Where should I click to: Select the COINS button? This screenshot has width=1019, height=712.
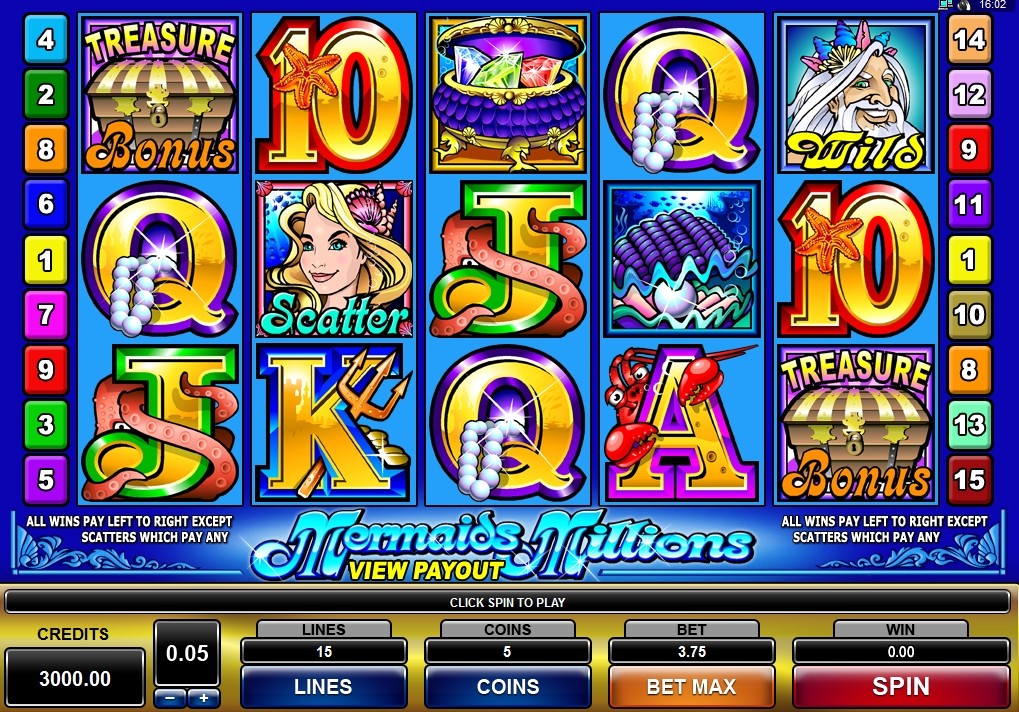(x=507, y=687)
